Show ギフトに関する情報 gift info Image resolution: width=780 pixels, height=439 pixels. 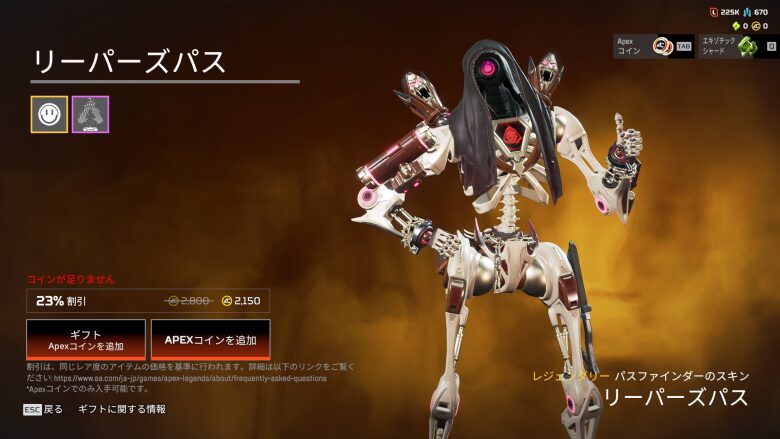pos(122,409)
